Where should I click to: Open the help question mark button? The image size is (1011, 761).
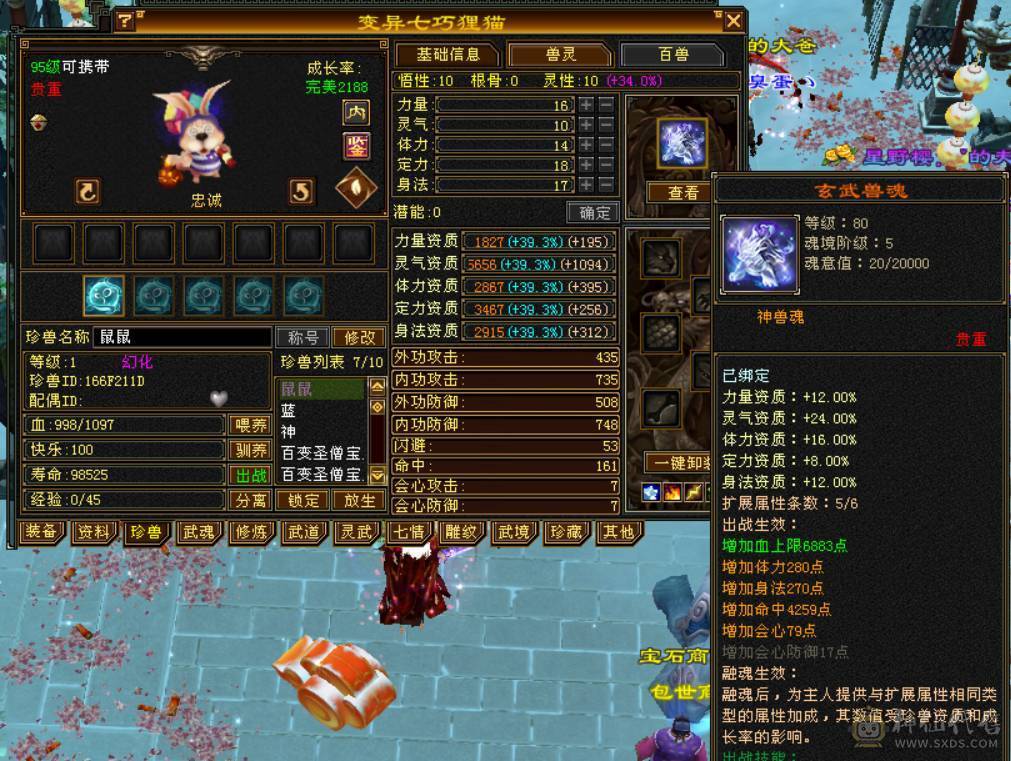coord(124,21)
